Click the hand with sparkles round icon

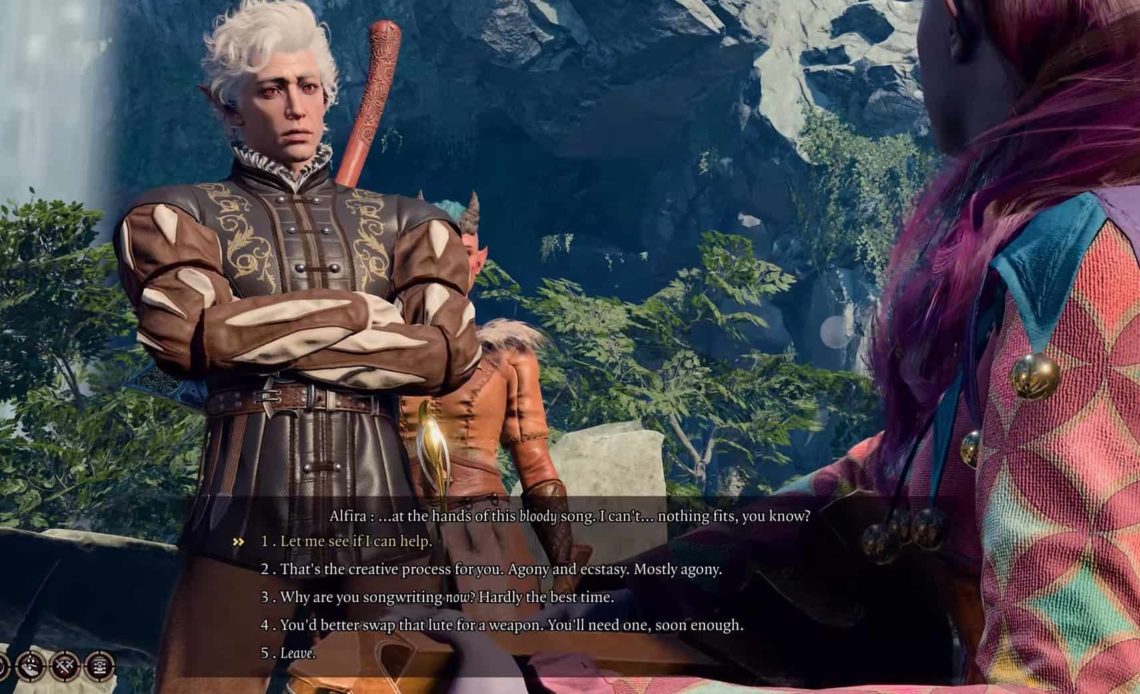pos(31,665)
